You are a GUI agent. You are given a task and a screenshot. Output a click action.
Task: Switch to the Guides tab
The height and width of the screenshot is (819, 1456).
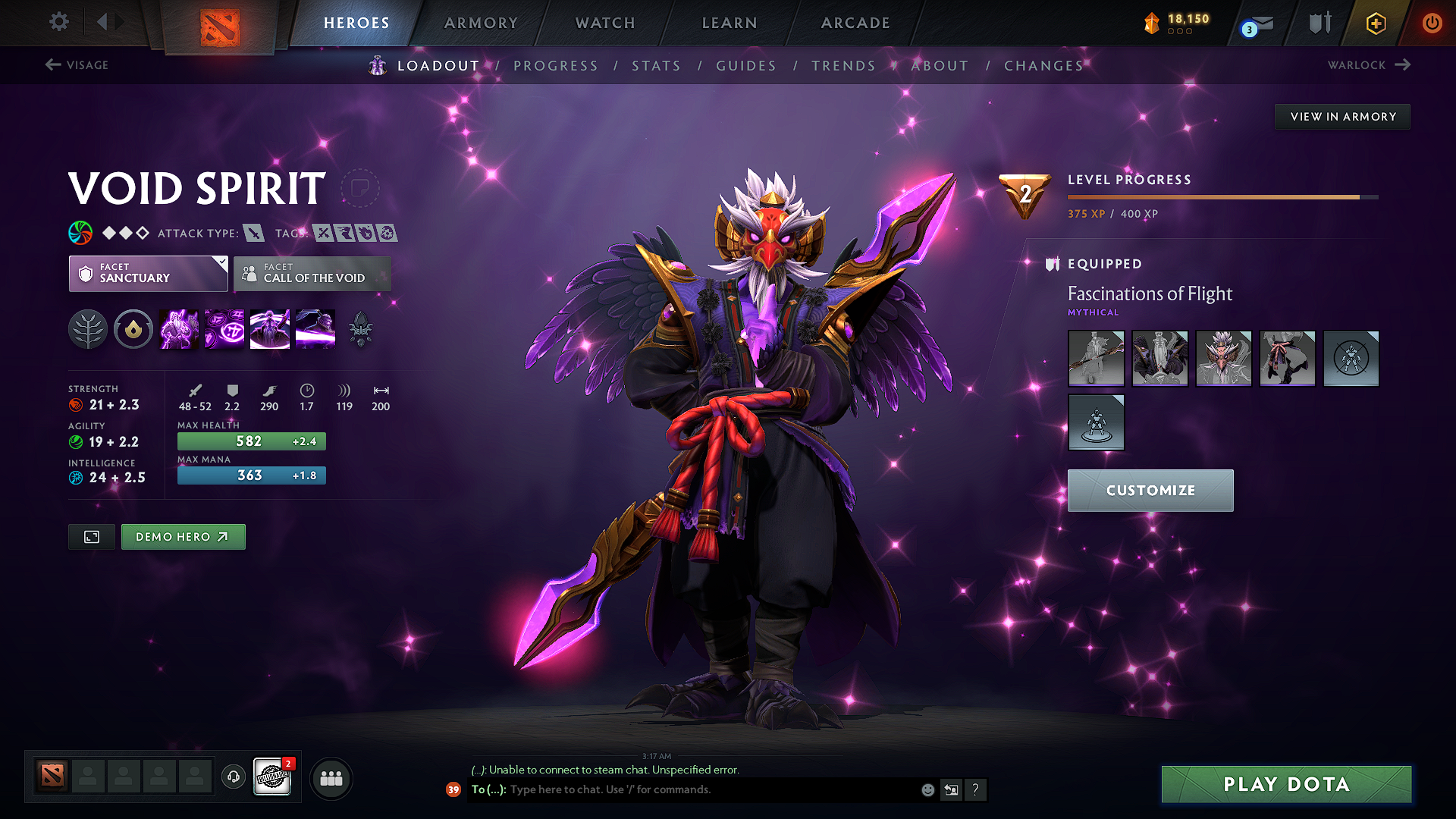point(745,65)
